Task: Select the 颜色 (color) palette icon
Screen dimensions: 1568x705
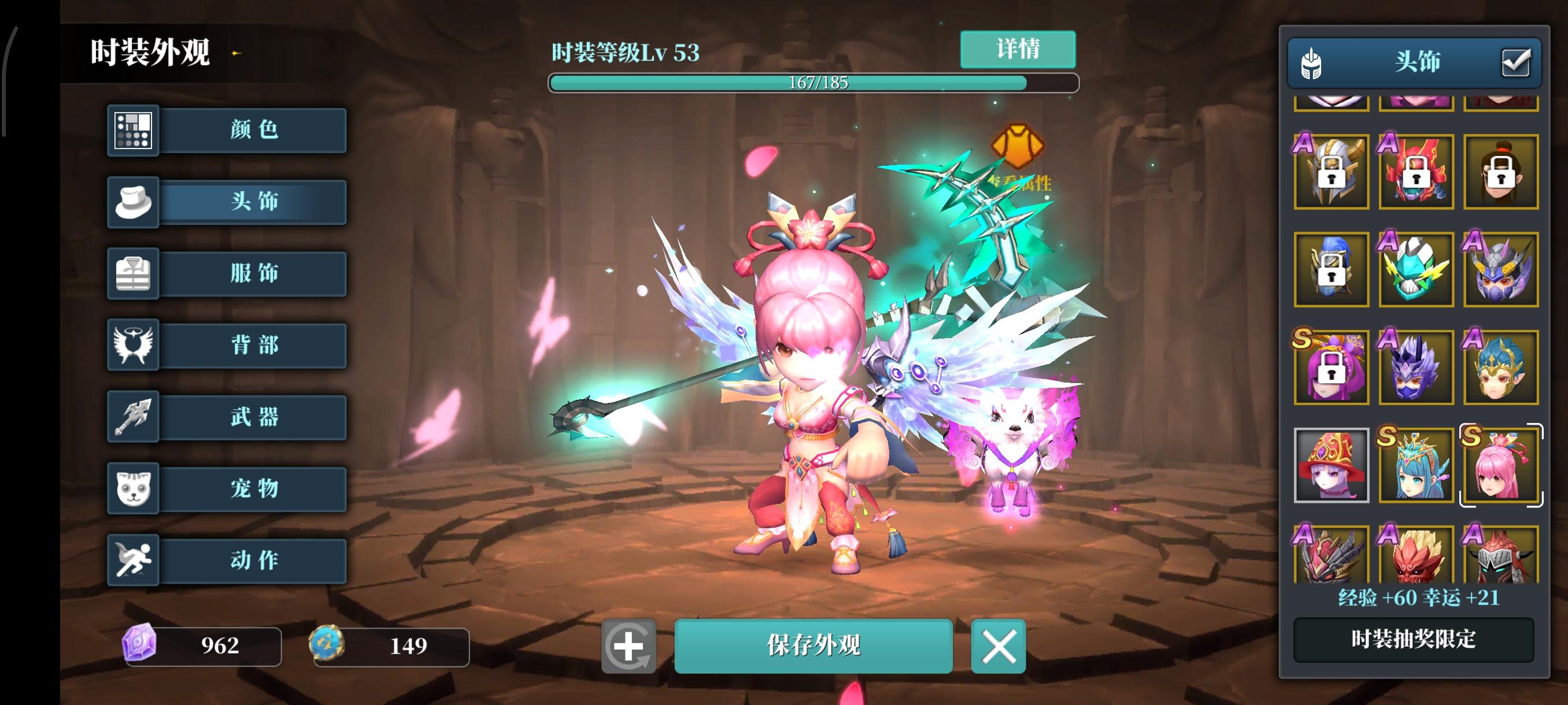Action: (x=134, y=130)
